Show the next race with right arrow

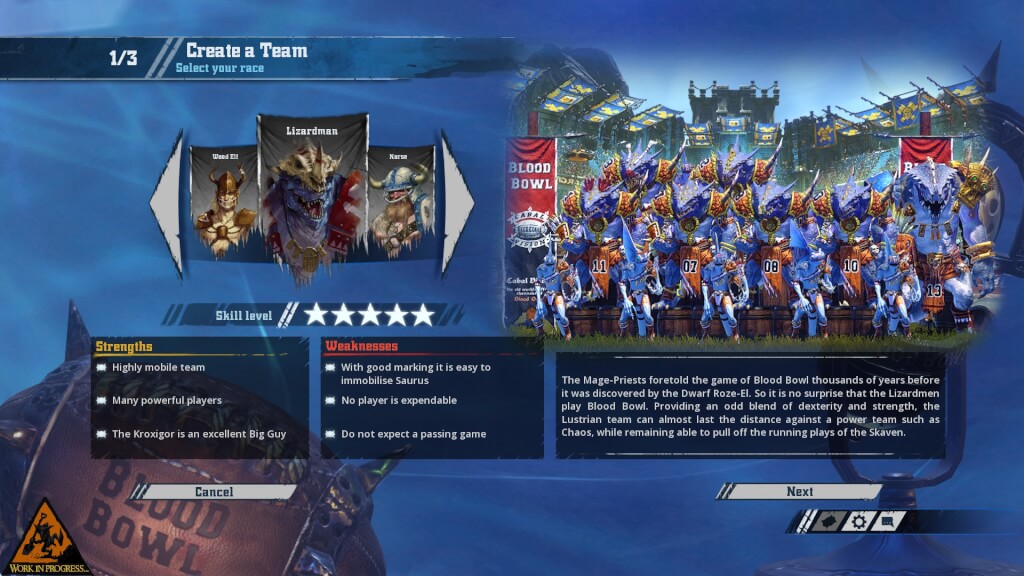click(456, 203)
